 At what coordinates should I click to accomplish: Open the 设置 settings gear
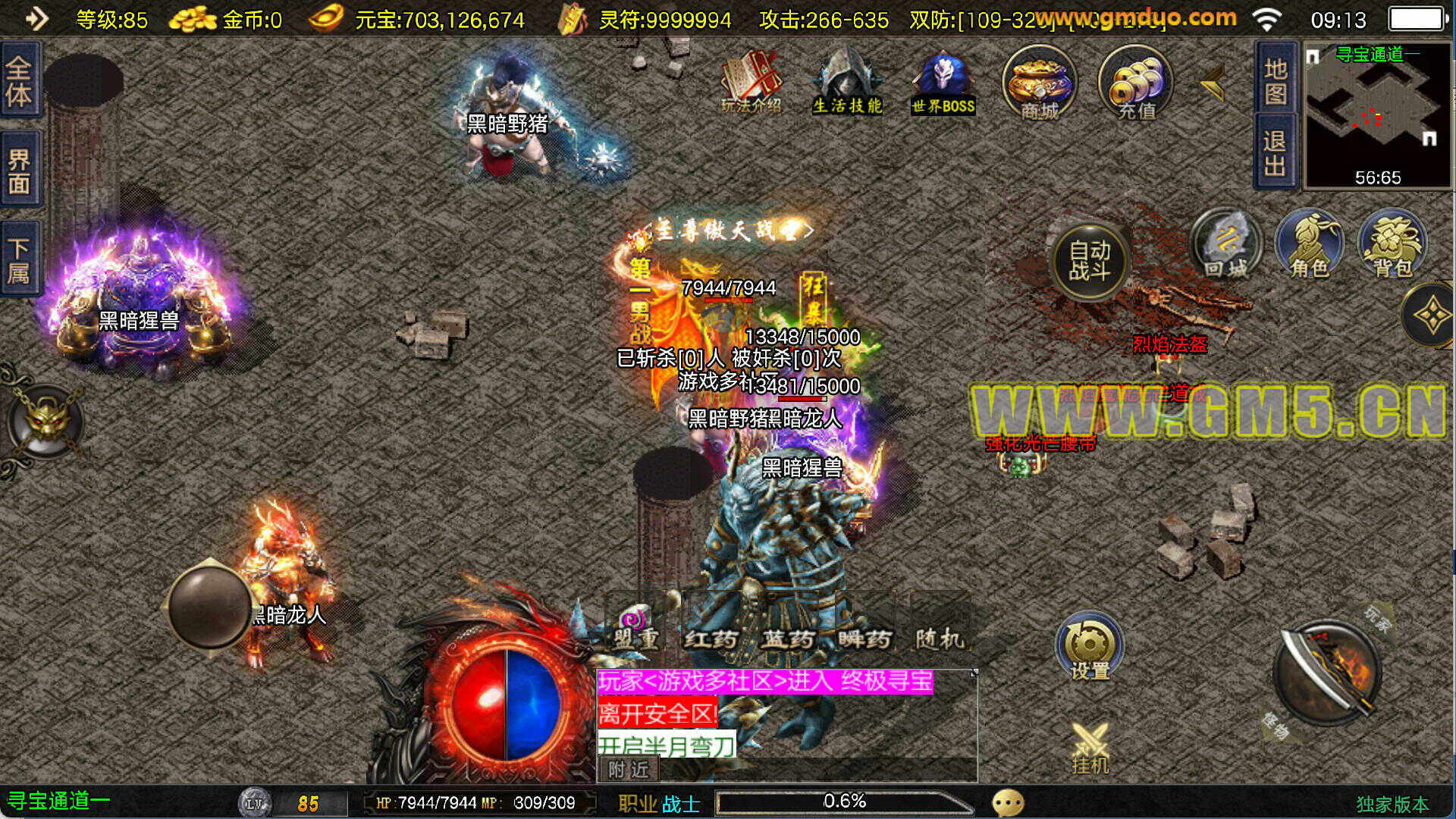pyautogui.click(x=1090, y=647)
